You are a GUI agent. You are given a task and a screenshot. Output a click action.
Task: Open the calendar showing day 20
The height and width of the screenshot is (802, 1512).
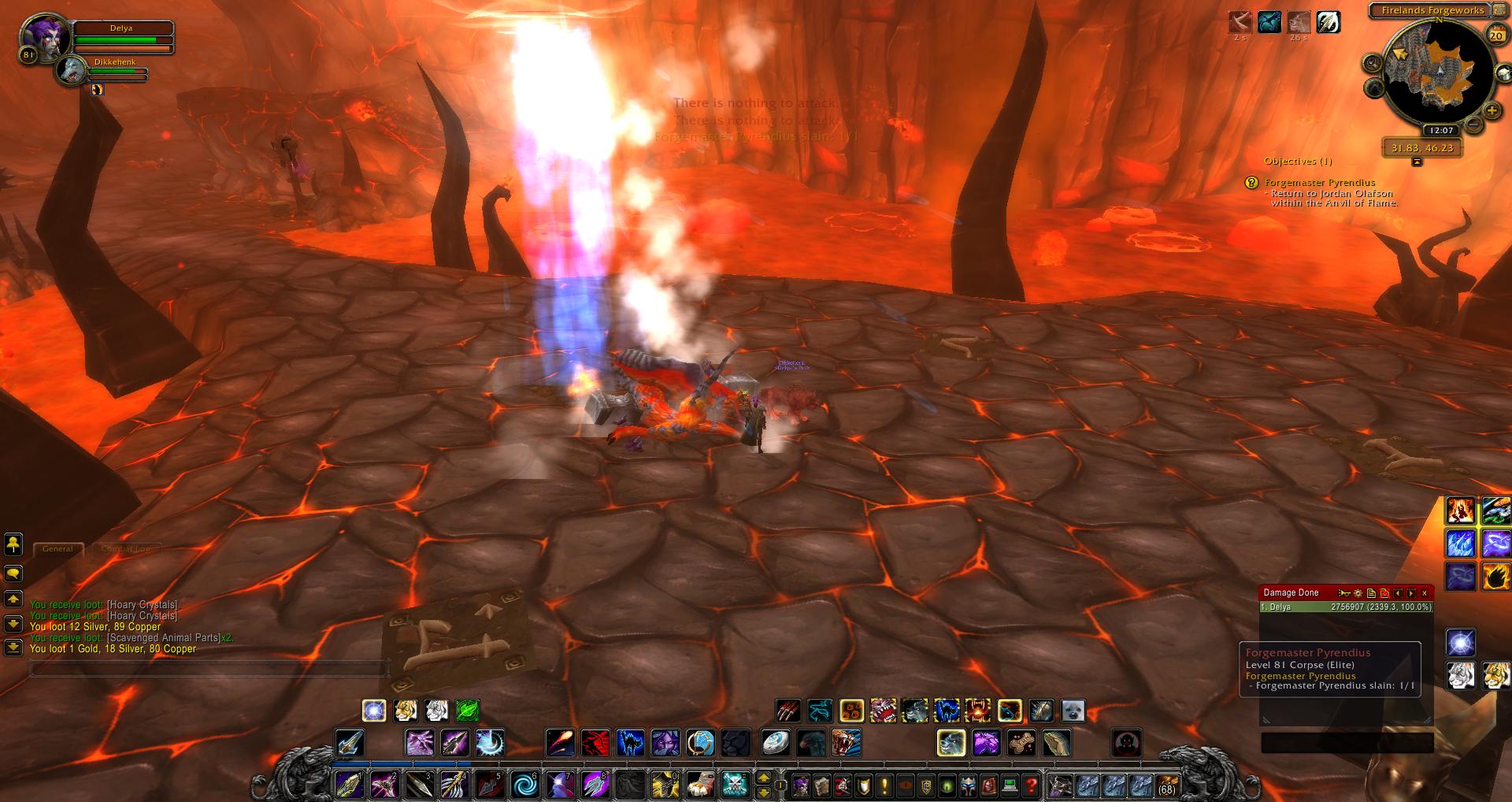(x=1495, y=35)
